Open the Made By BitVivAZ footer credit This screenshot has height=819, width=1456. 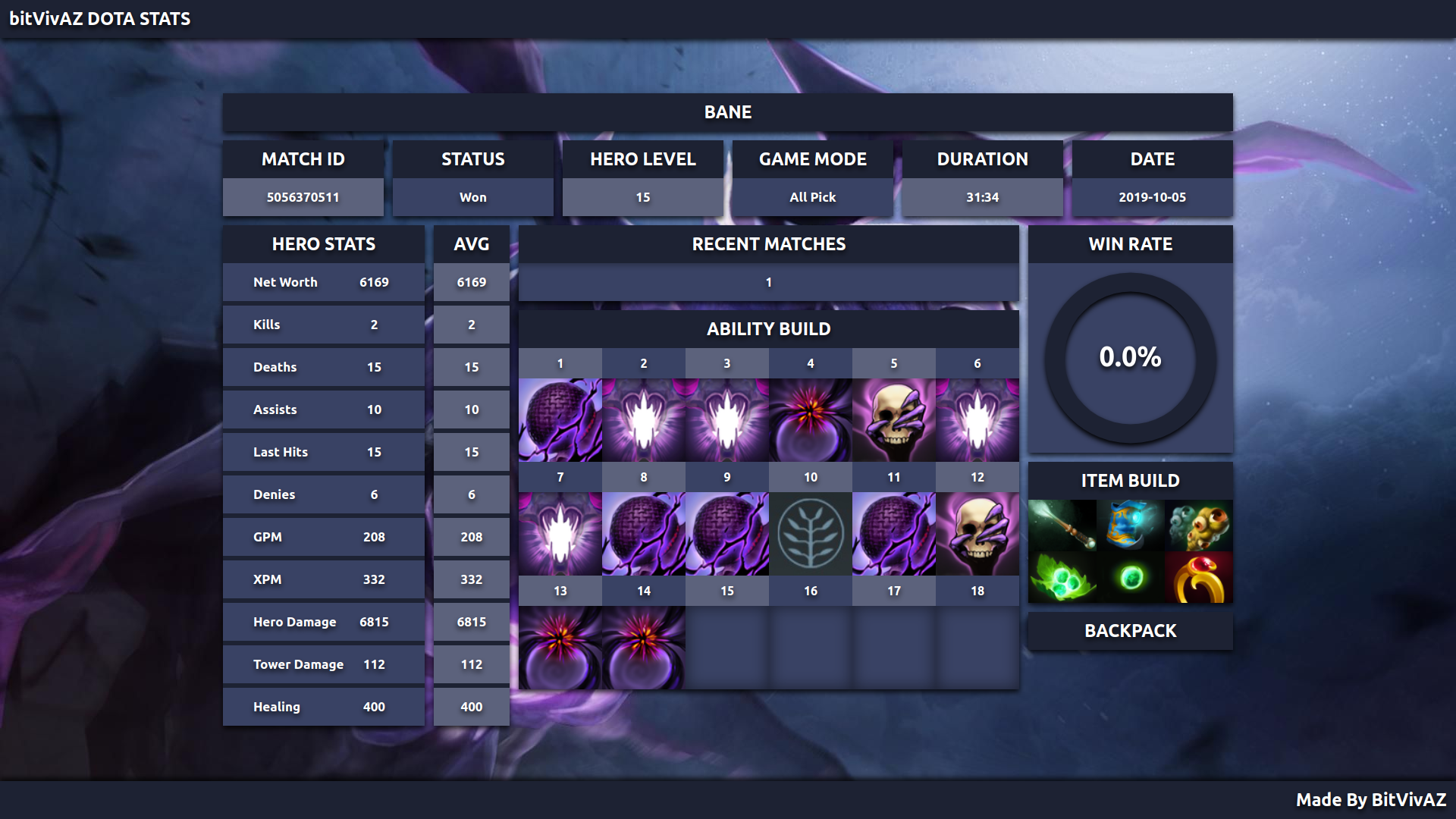(x=1370, y=800)
